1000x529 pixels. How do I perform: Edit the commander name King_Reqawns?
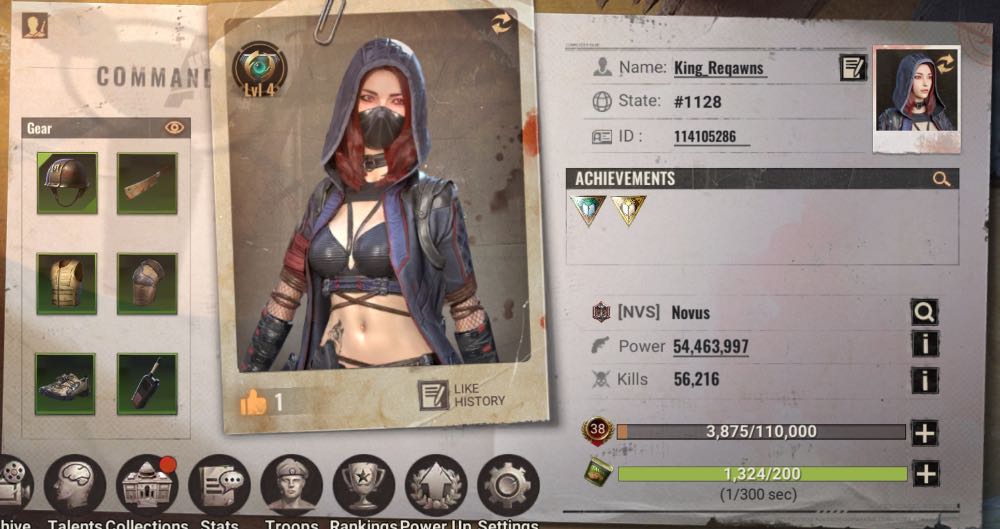(x=852, y=68)
